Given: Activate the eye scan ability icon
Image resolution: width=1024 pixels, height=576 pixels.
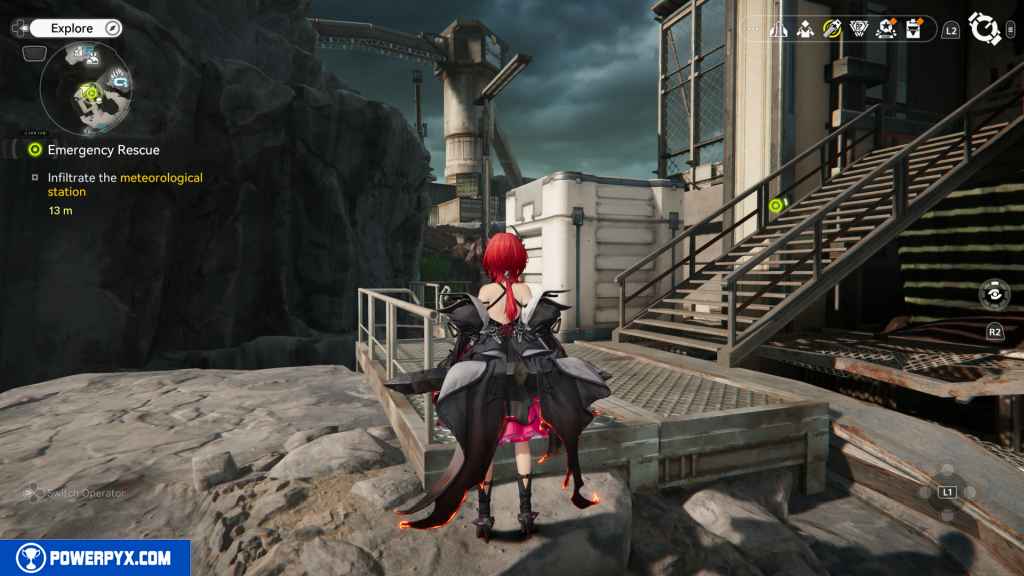Looking at the screenshot, I should 994,295.
